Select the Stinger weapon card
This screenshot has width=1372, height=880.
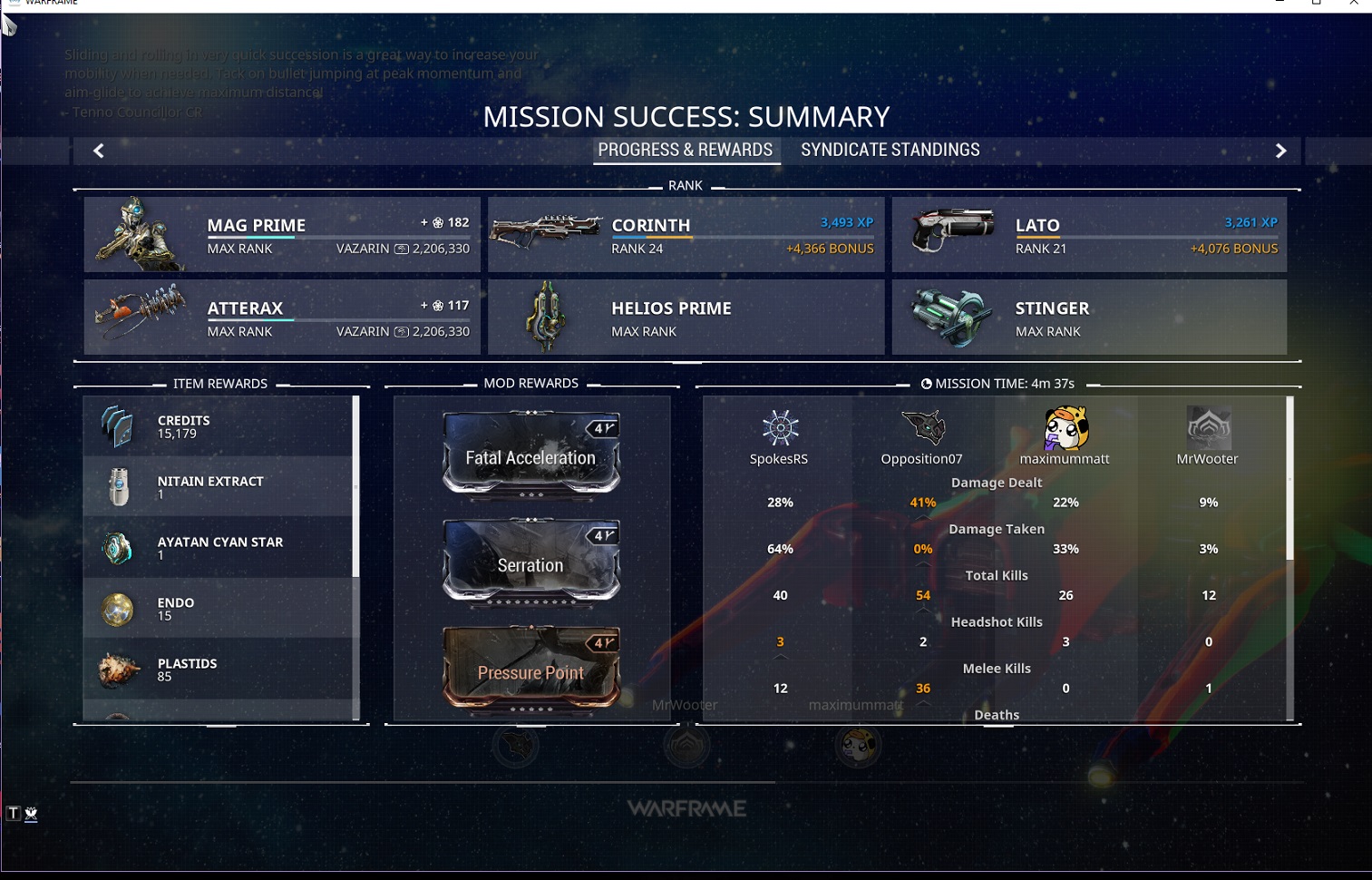[x=1089, y=318]
